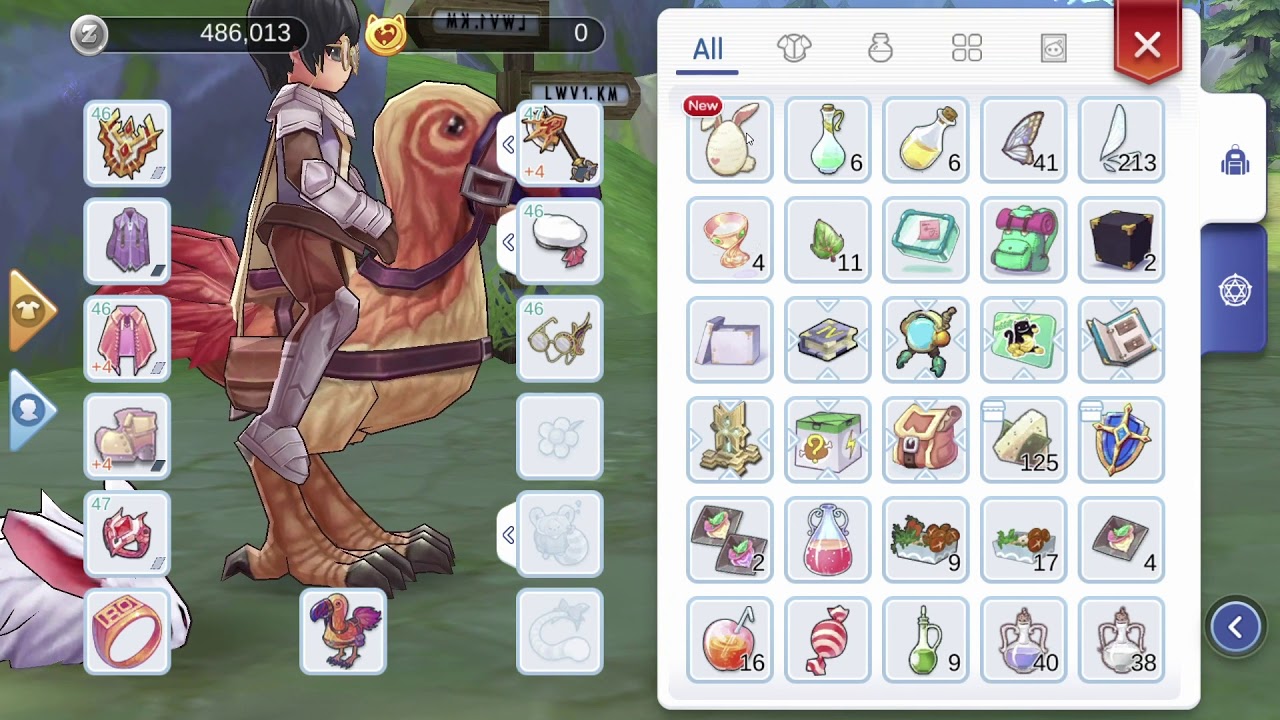Image resolution: width=1280 pixels, height=720 pixels.
Task: Select the card filter icon in inventory
Action: coord(1051,48)
